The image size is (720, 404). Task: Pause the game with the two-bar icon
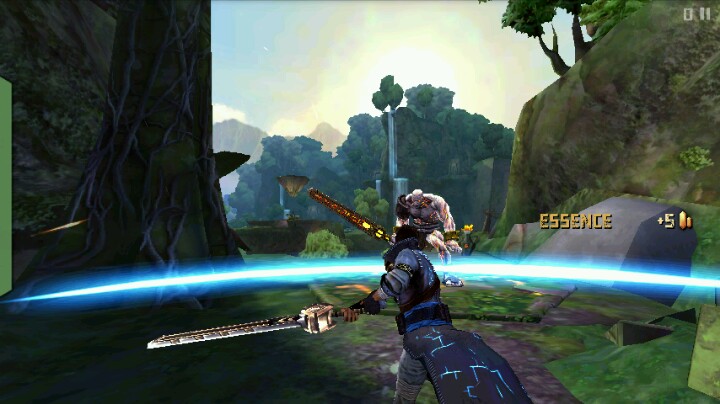[704, 14]
